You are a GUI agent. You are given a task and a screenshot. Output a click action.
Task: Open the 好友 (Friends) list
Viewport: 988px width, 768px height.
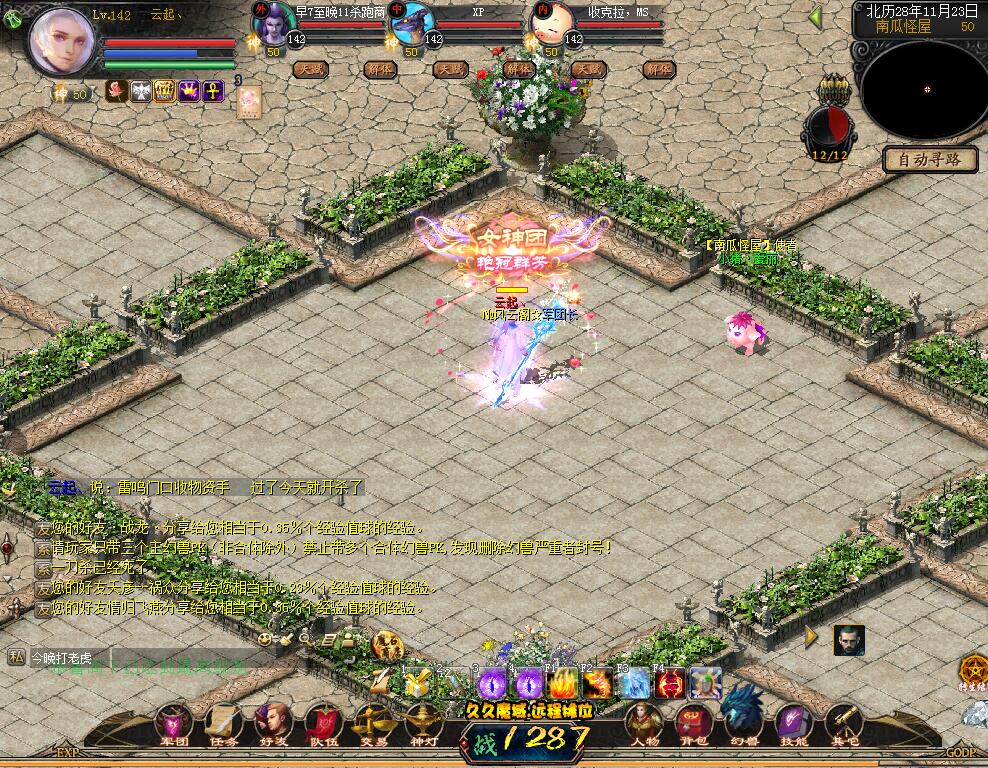273,723
